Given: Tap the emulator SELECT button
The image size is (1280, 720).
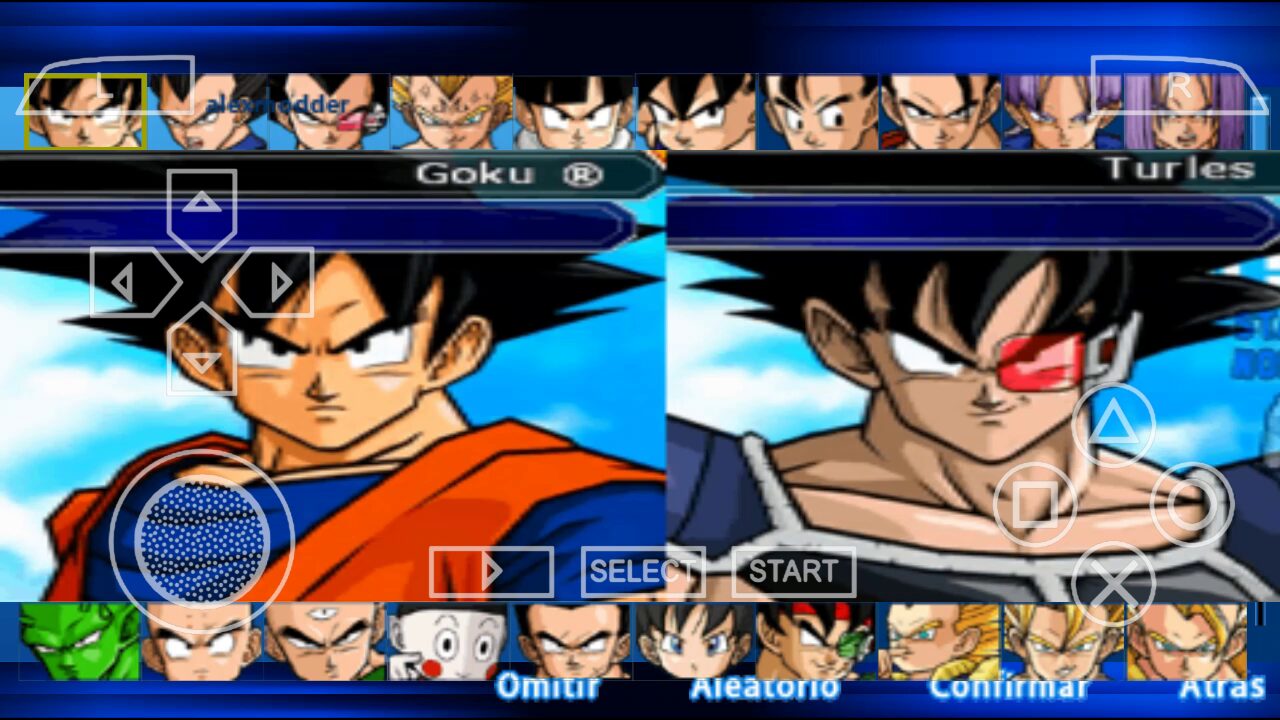Looking at the screenshot, I should click(642, 572).
